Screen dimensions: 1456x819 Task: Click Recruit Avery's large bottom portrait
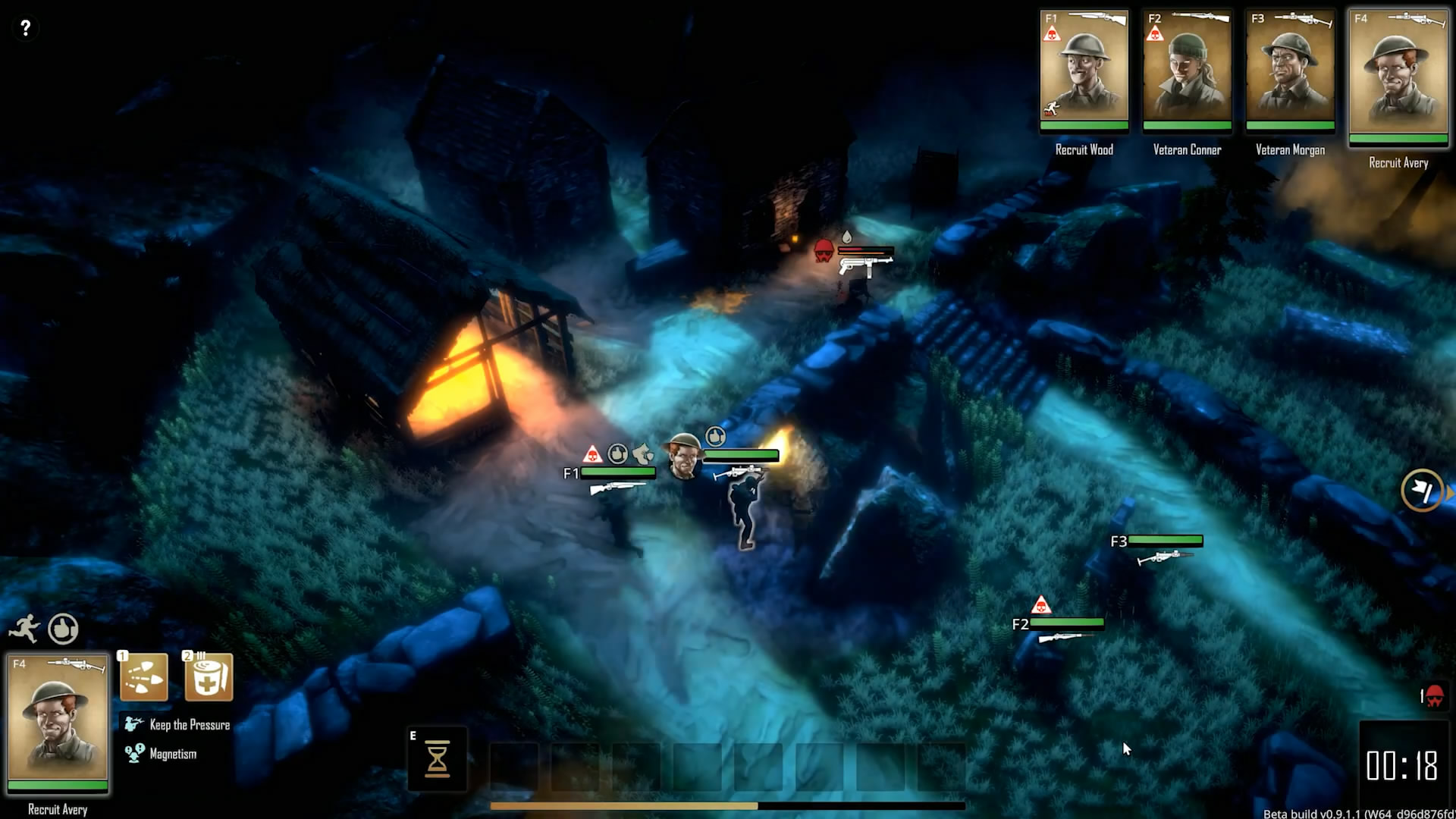tap(58, 721)
